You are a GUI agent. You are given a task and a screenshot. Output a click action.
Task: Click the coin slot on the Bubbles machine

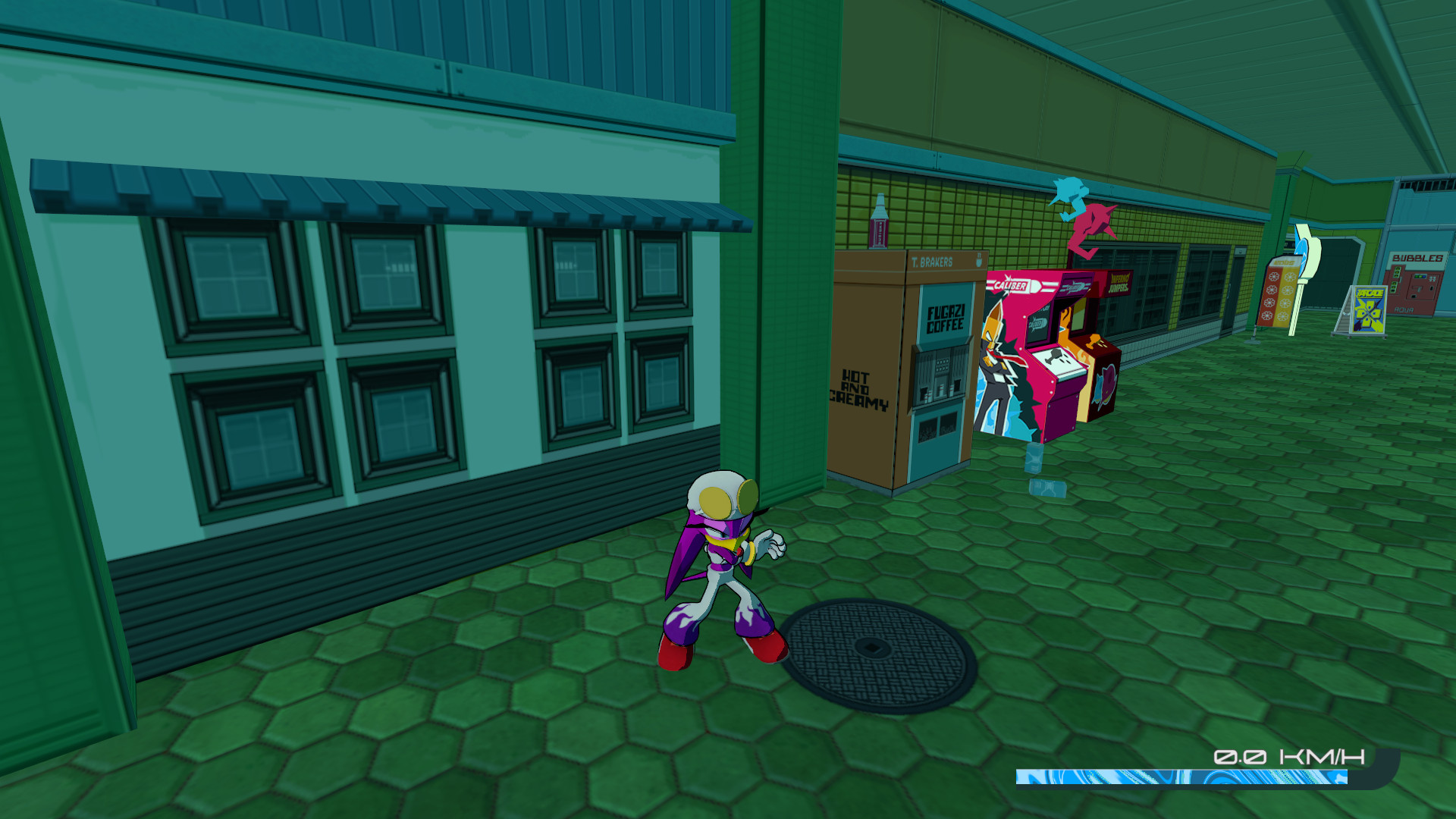click(1432, 288)
